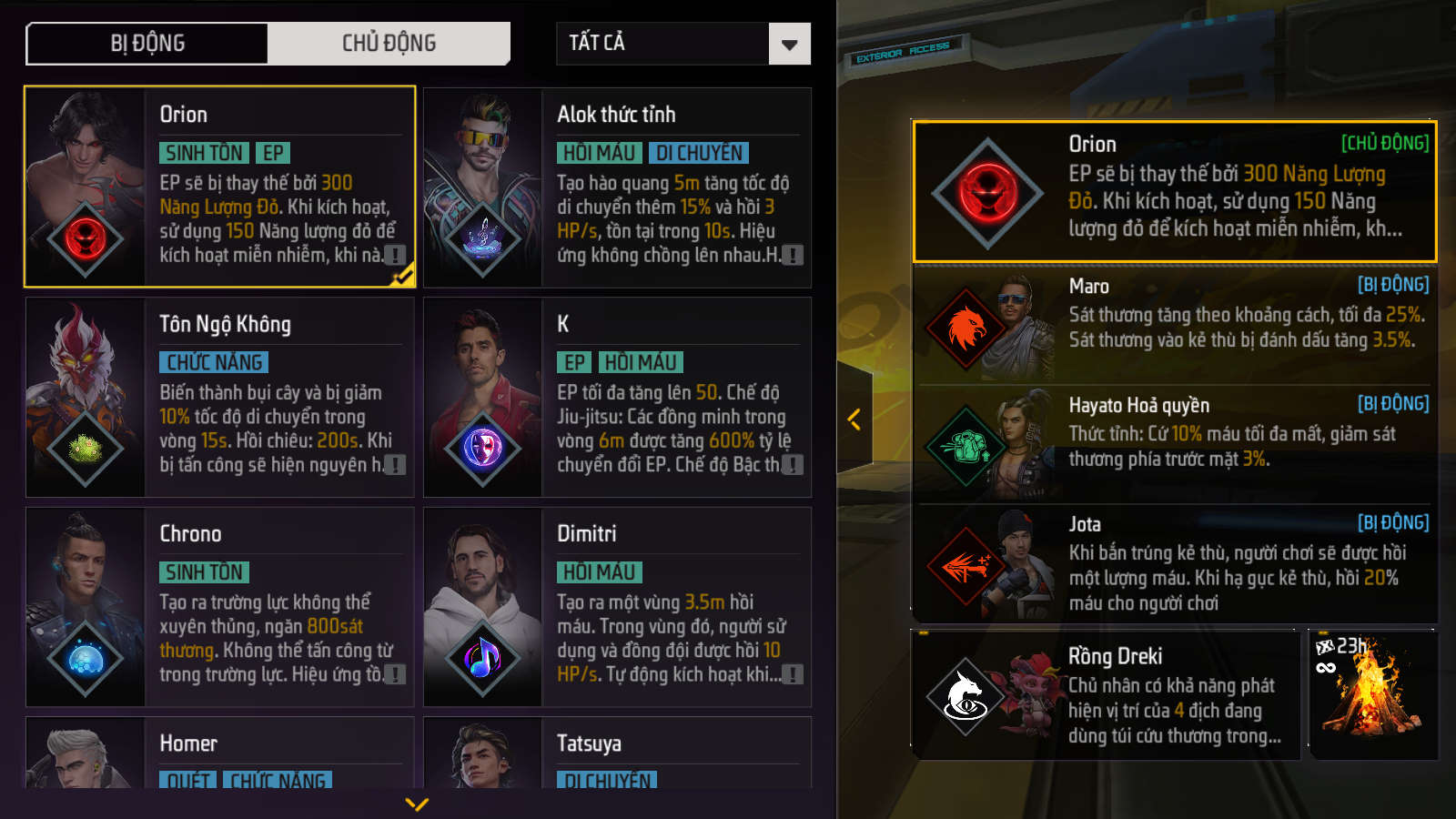Collapse panel with the yellow left arrow
The image size is (1456, 819).
tap(854, 420)
